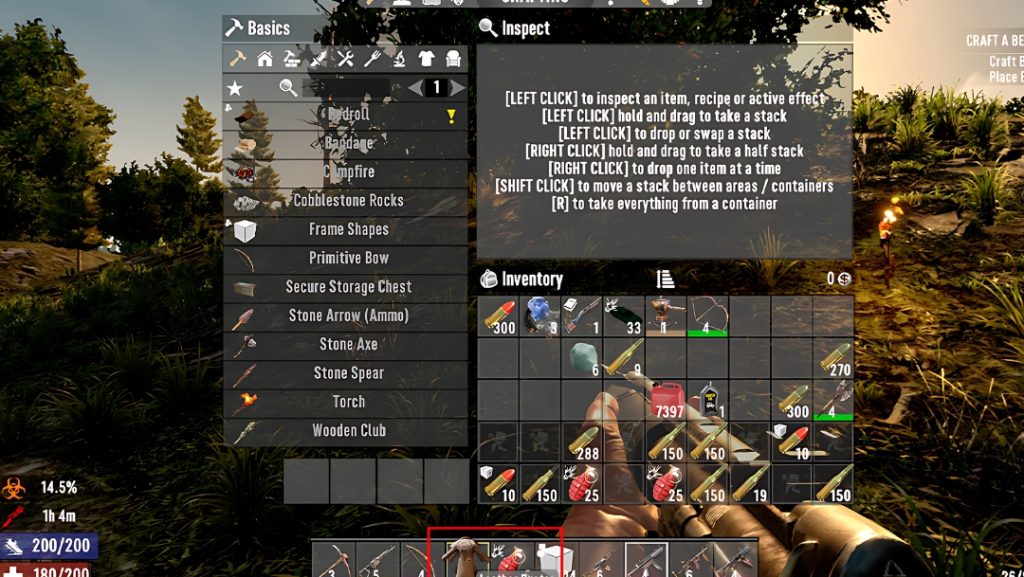Choose the Wooden Club recipe
Viewport: 1024px width, 577px height.
pyautogui.click(x=347, y=431)
